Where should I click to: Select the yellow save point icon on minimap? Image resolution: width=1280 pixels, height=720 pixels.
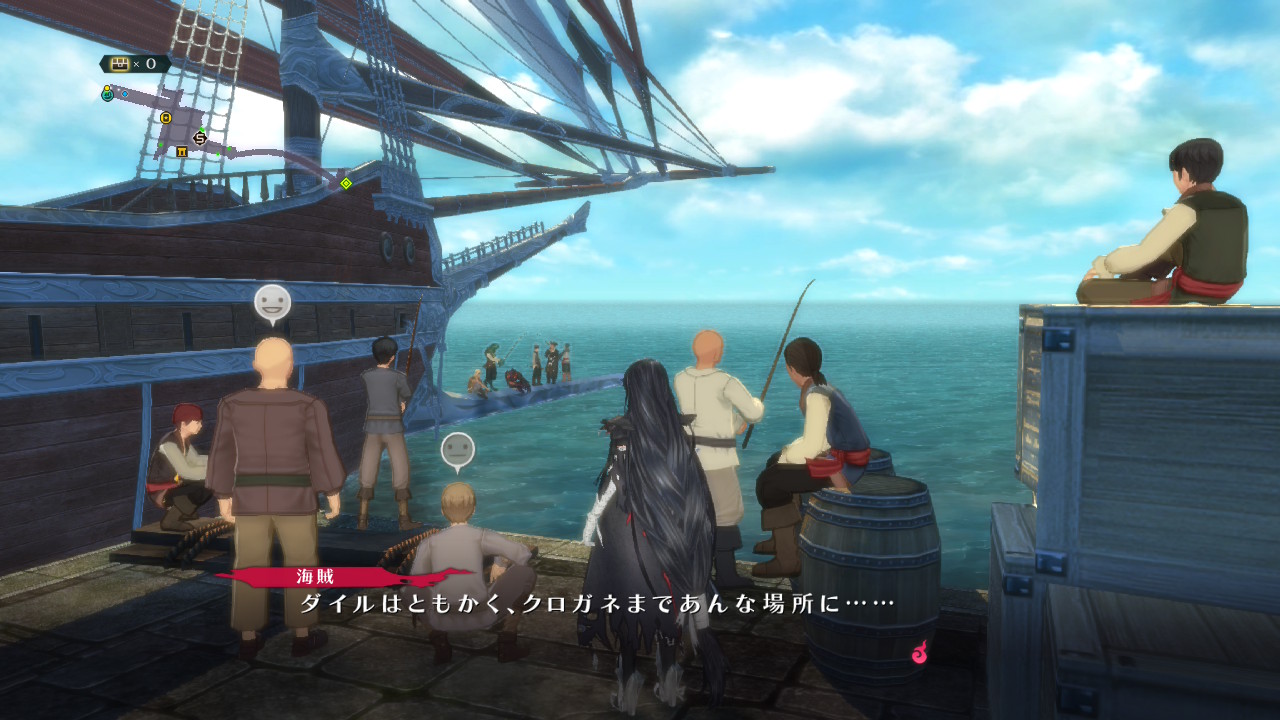click(x=166, y=118)
